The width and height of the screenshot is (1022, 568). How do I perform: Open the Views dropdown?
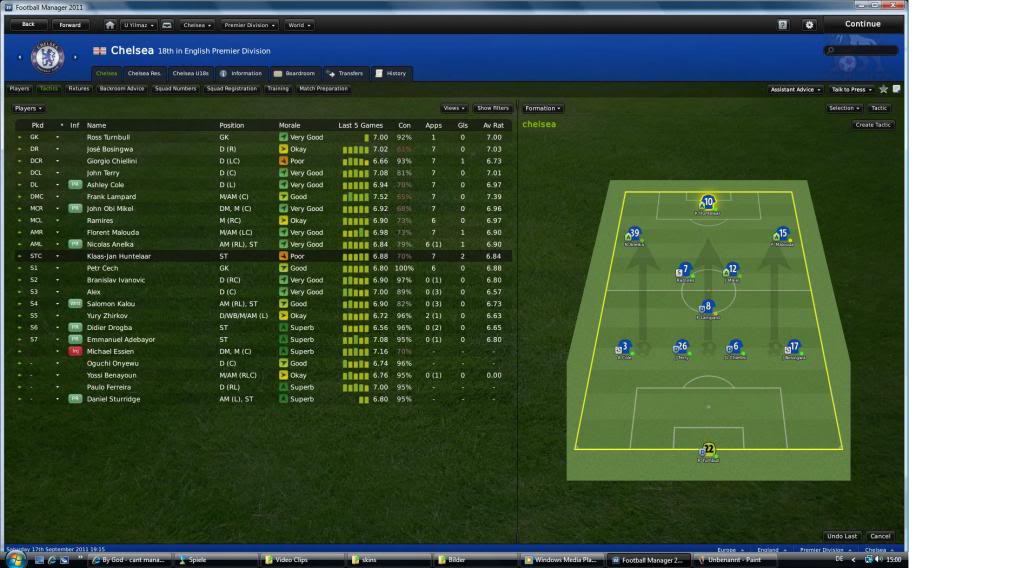point(454,108)
